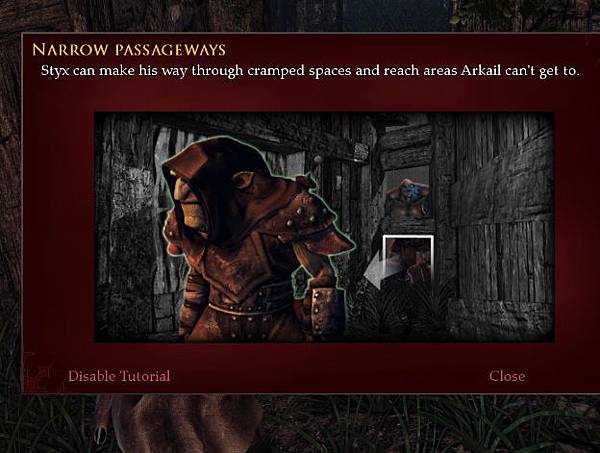Close the Narrow Passageways tutorial popup
This screenshot has height=453, width=600.
507,376
